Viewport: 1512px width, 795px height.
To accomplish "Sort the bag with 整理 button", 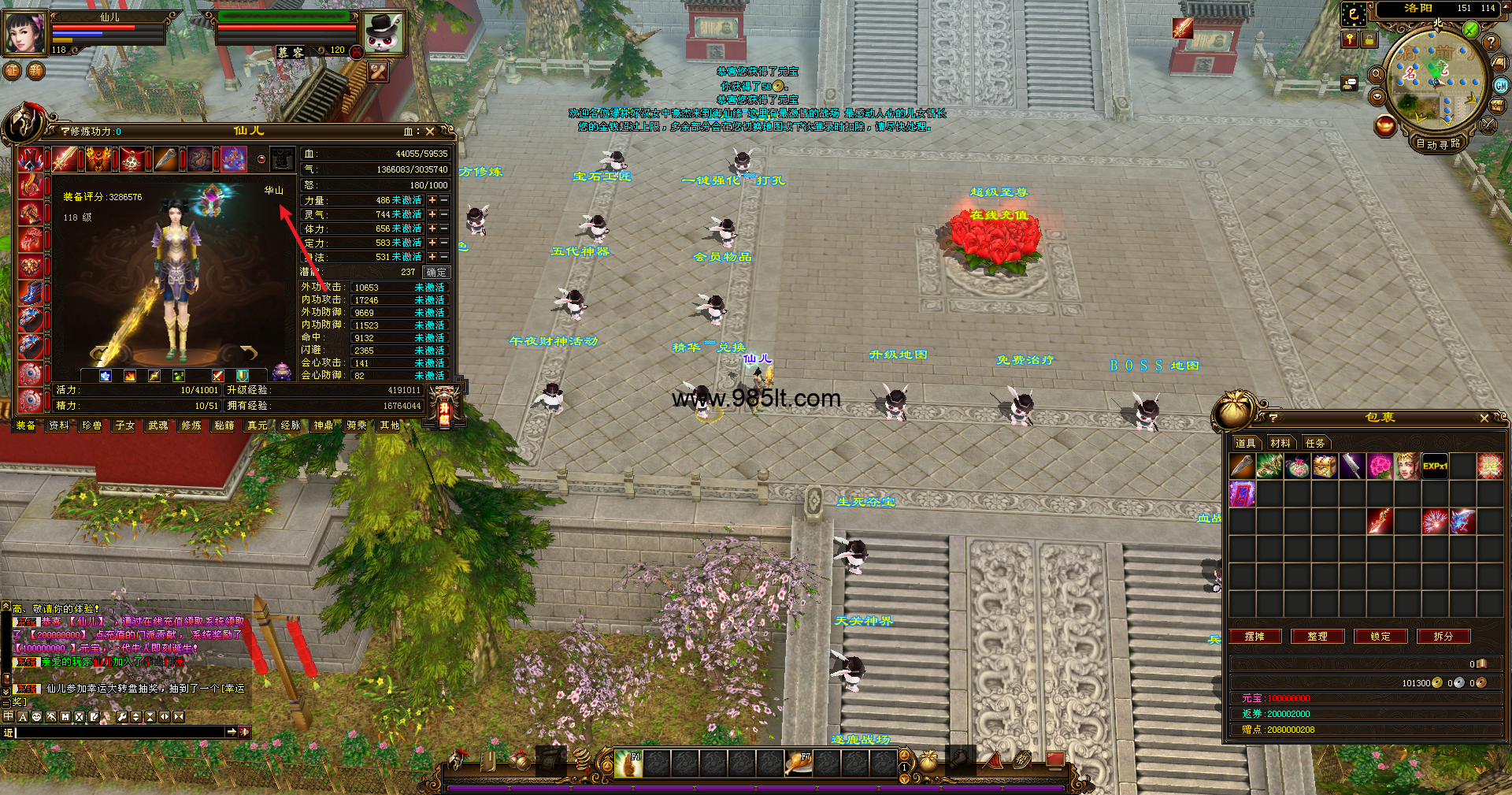I will click(x=1317, y=637).
